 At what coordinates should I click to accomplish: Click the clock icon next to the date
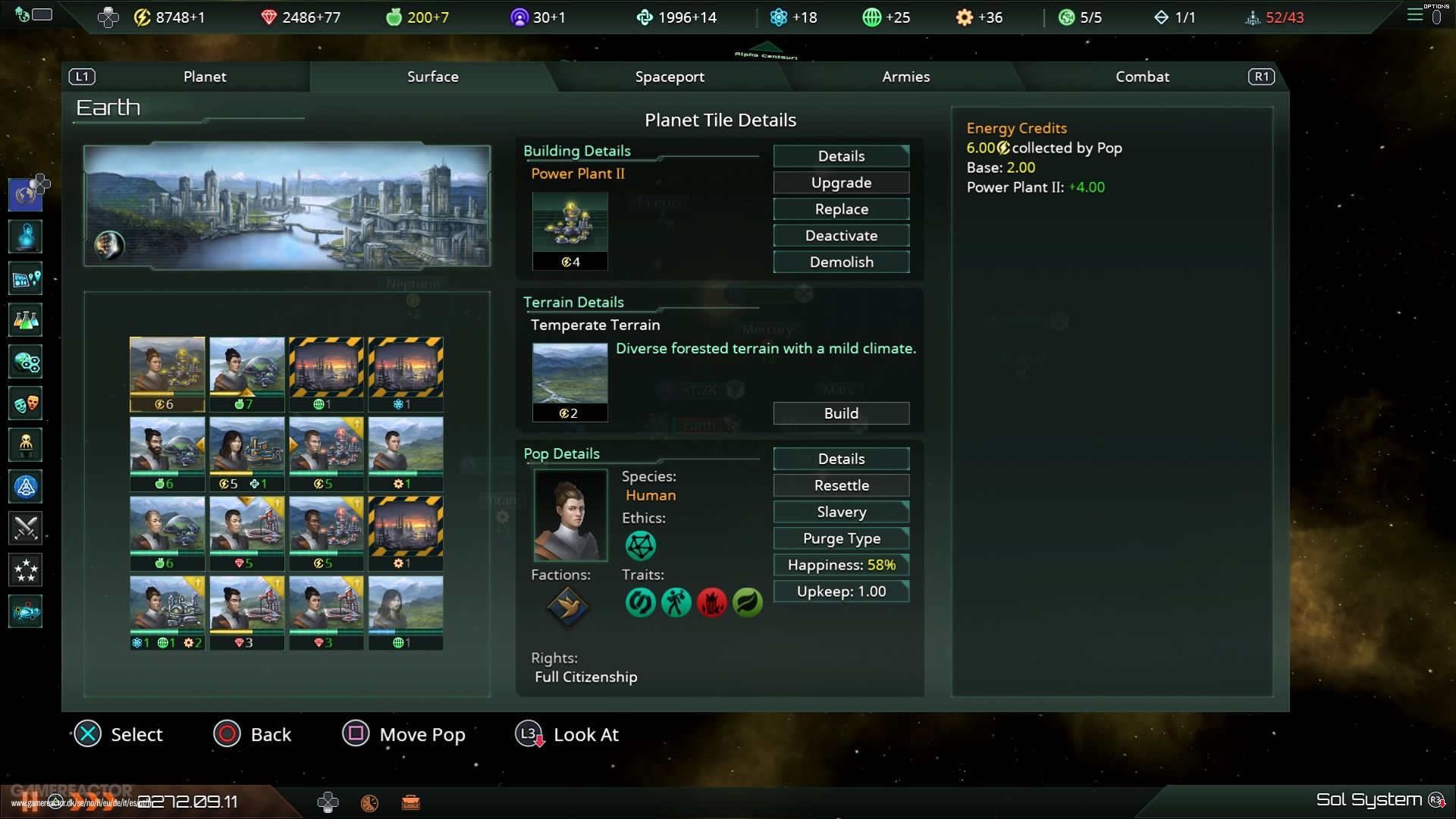(370, 802)
